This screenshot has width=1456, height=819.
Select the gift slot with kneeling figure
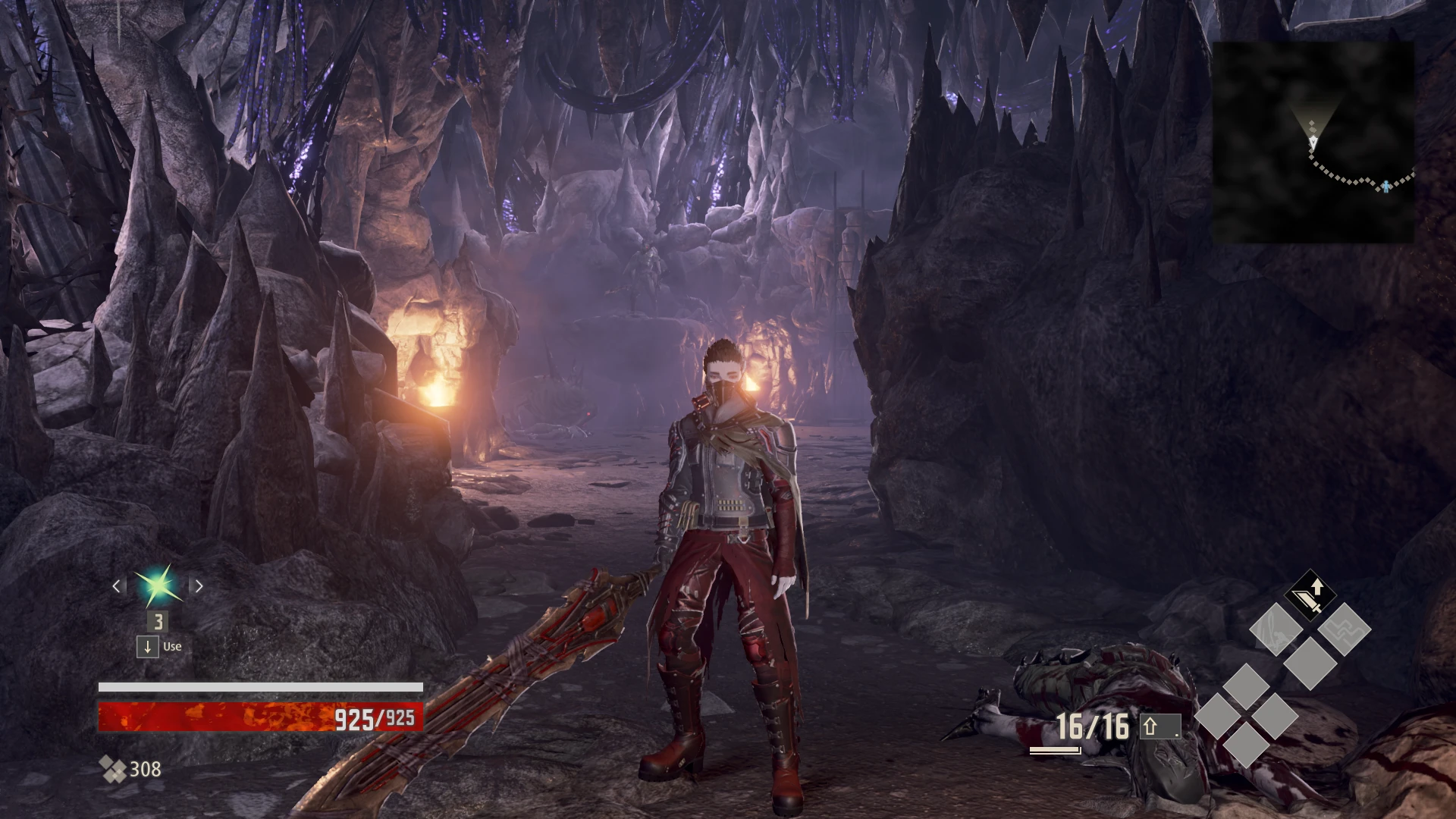1276,629
